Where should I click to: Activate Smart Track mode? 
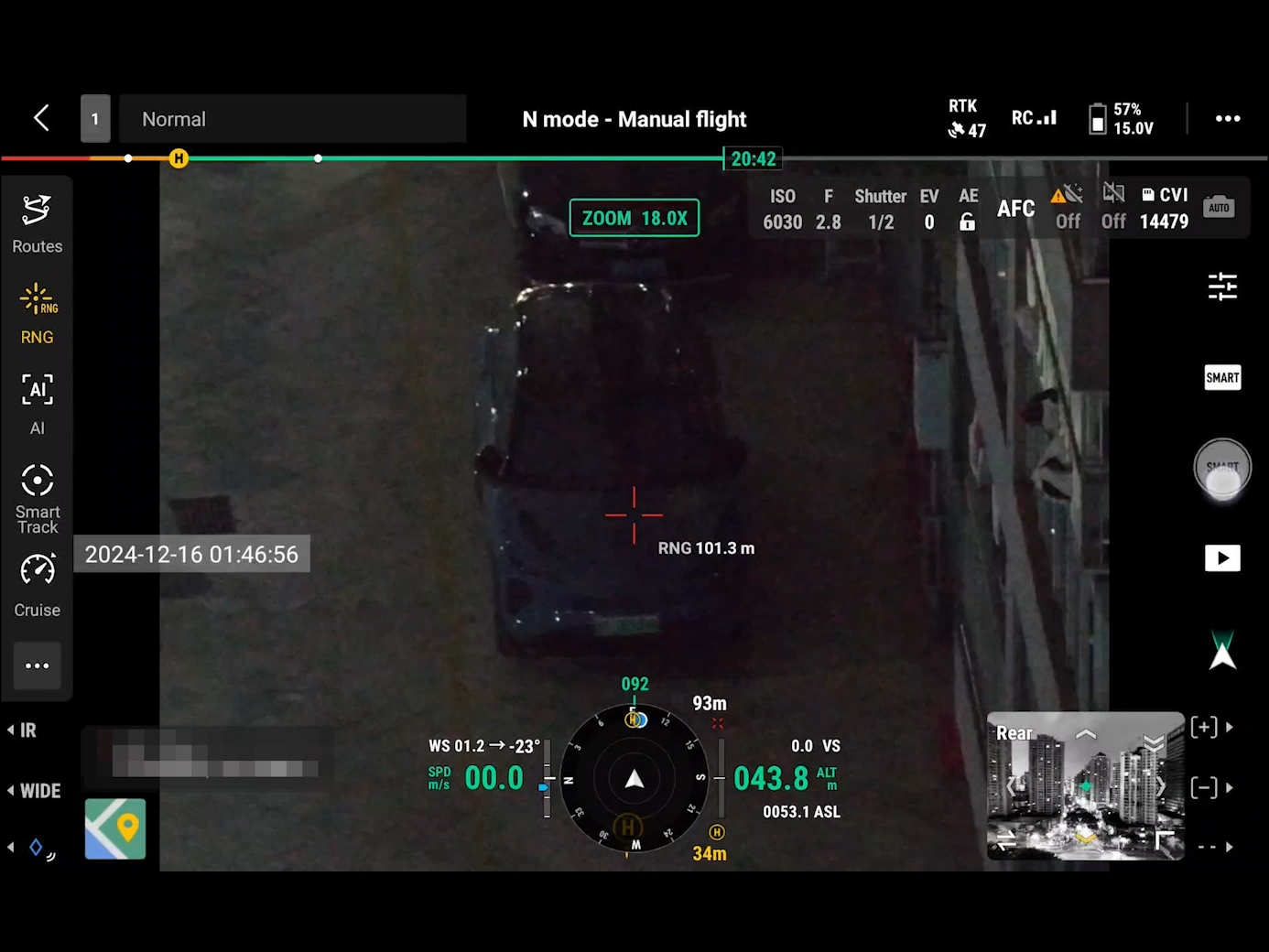[x=37, y=494]
